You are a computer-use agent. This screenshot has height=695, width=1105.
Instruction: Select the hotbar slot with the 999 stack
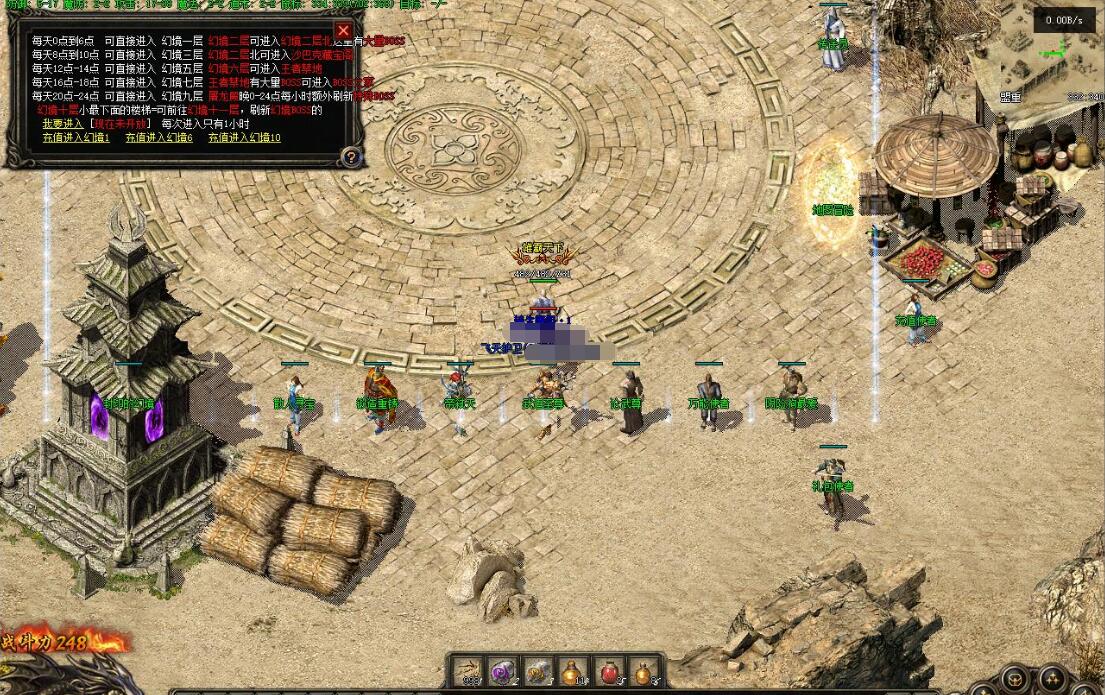(466, 672)
